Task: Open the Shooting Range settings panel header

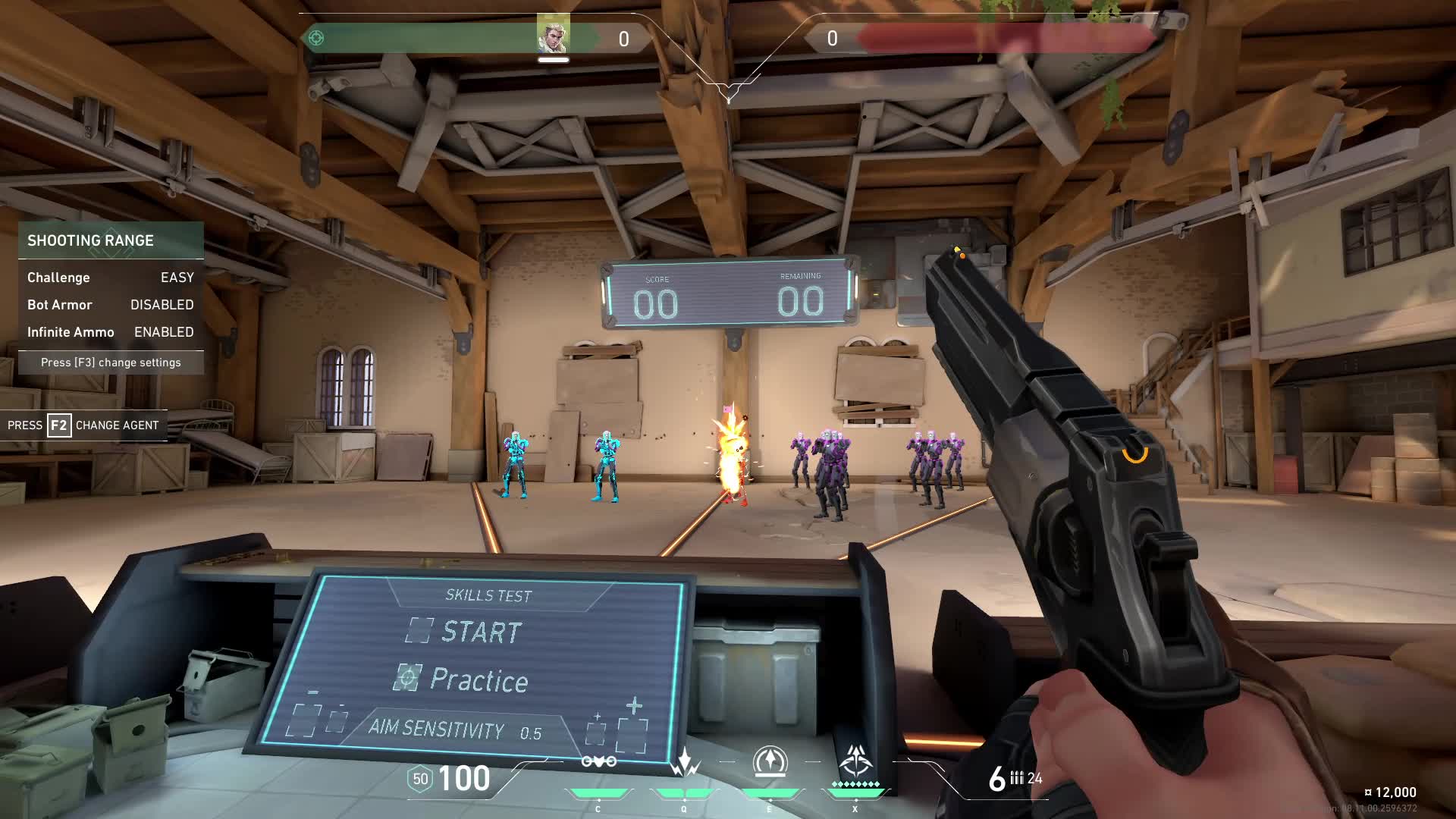Action: [x=111, y=240]
